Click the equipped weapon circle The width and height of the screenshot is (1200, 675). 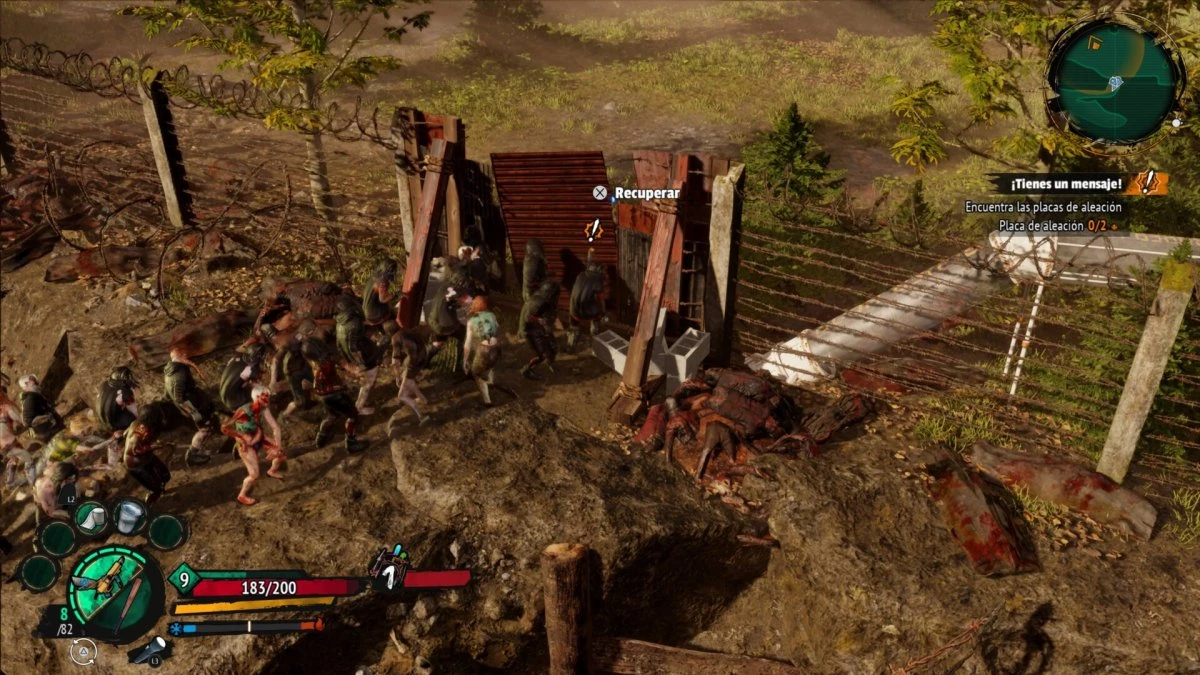click(115, 593)
